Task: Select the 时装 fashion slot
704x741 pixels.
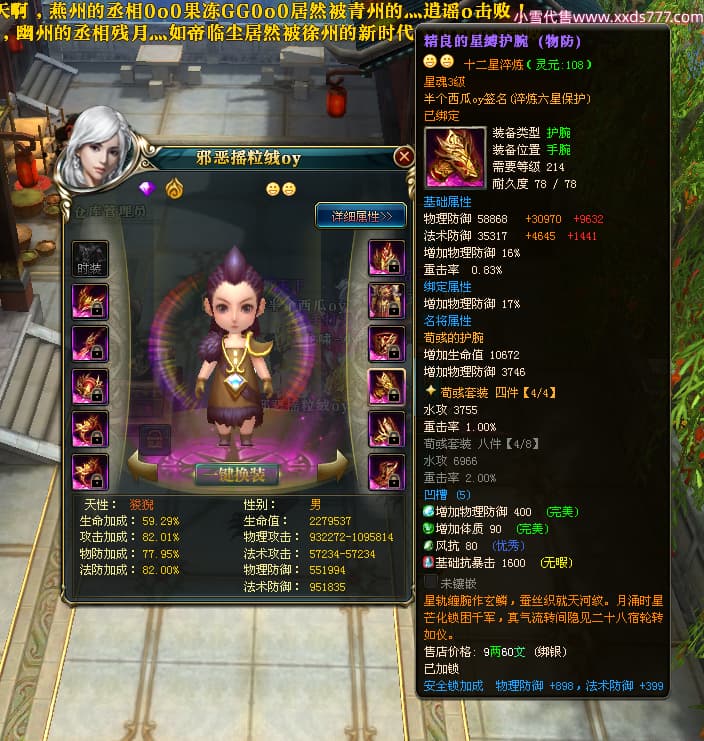Action: tap(89, 258)
